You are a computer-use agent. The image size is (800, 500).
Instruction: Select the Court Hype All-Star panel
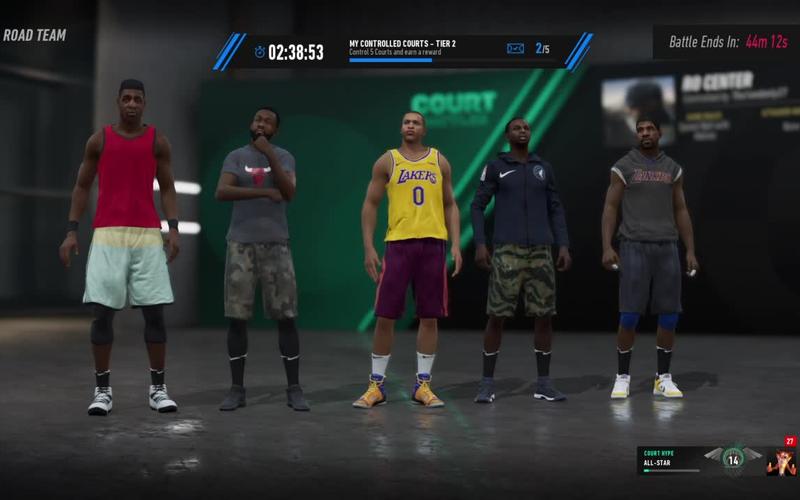coord(671,460)
